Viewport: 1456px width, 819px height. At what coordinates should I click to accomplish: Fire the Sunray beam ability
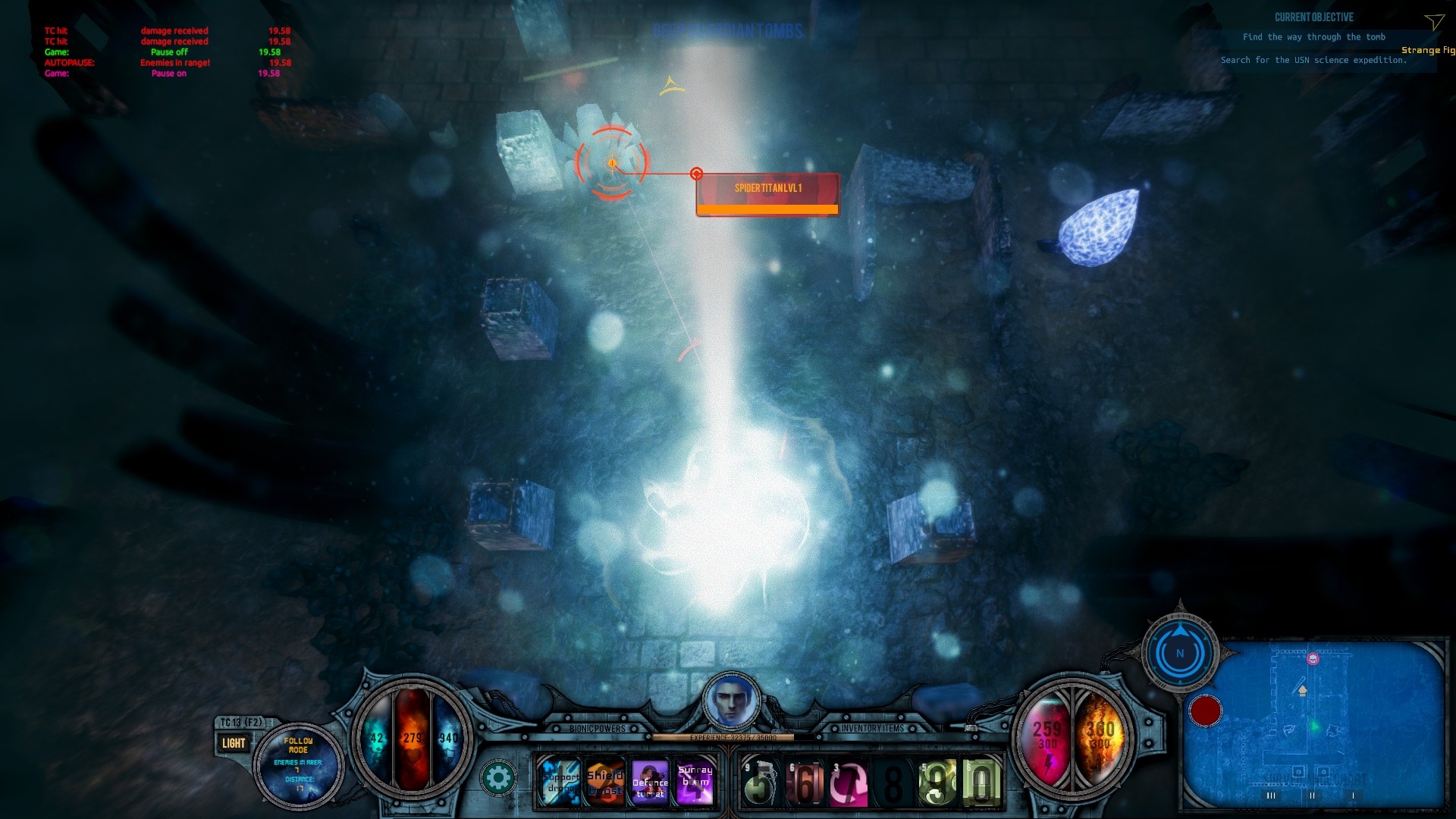pos(695,781)
